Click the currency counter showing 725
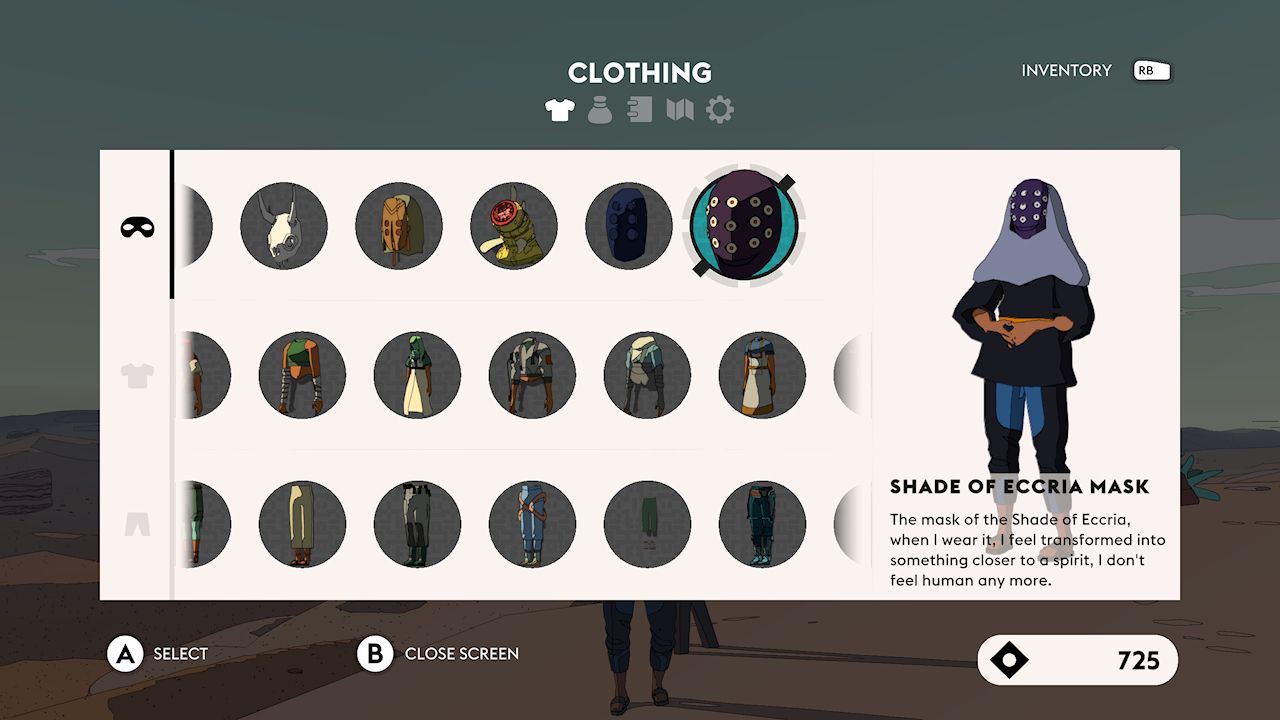Image resolution: width=1280 pixels, height=720 pixels. coord(1078,661)
